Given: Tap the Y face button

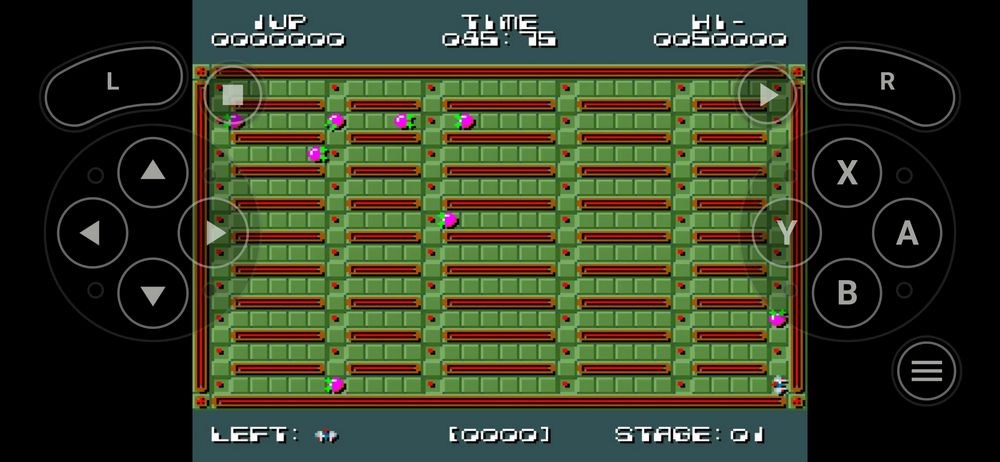Looking at the screenshot, I should 786,233.
